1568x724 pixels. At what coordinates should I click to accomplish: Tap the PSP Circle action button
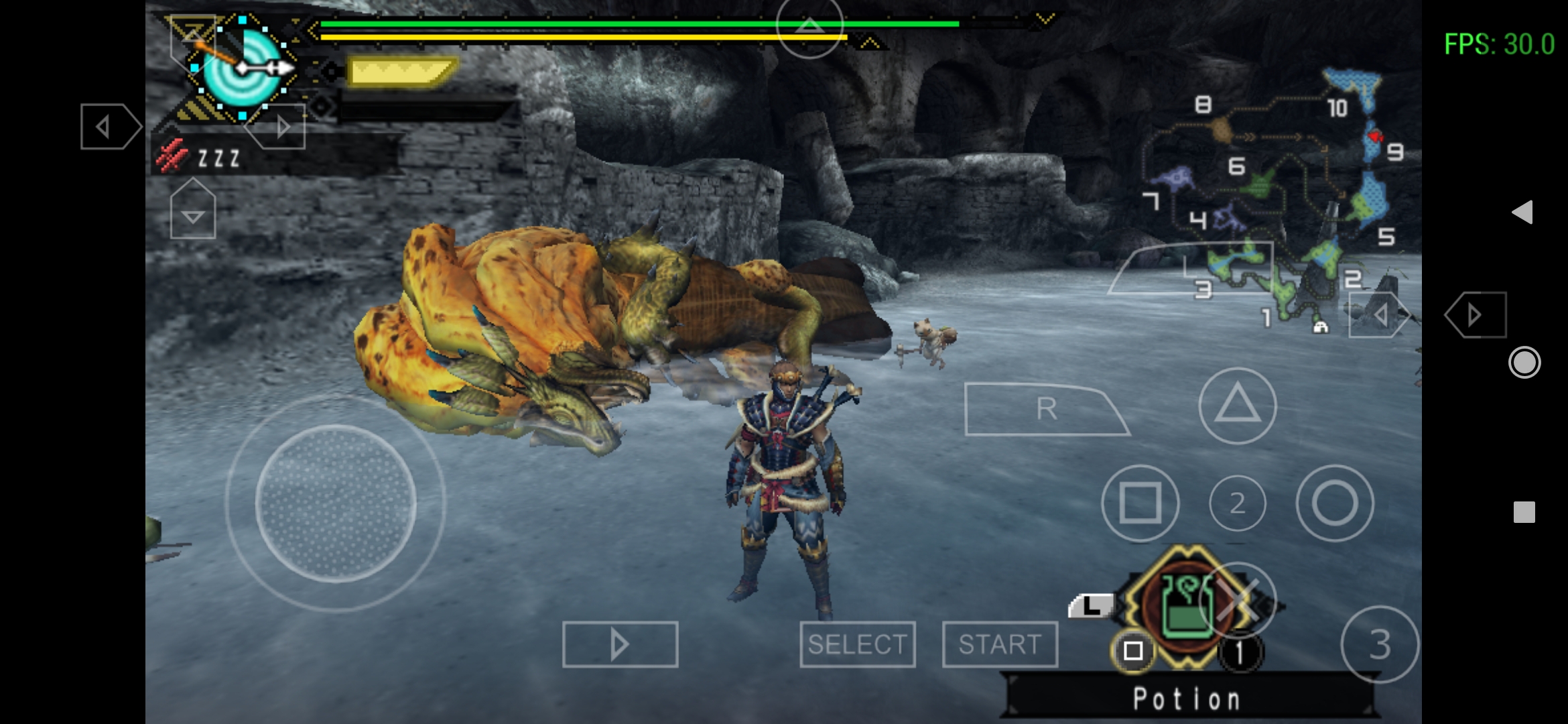(x=1334, y=503)
